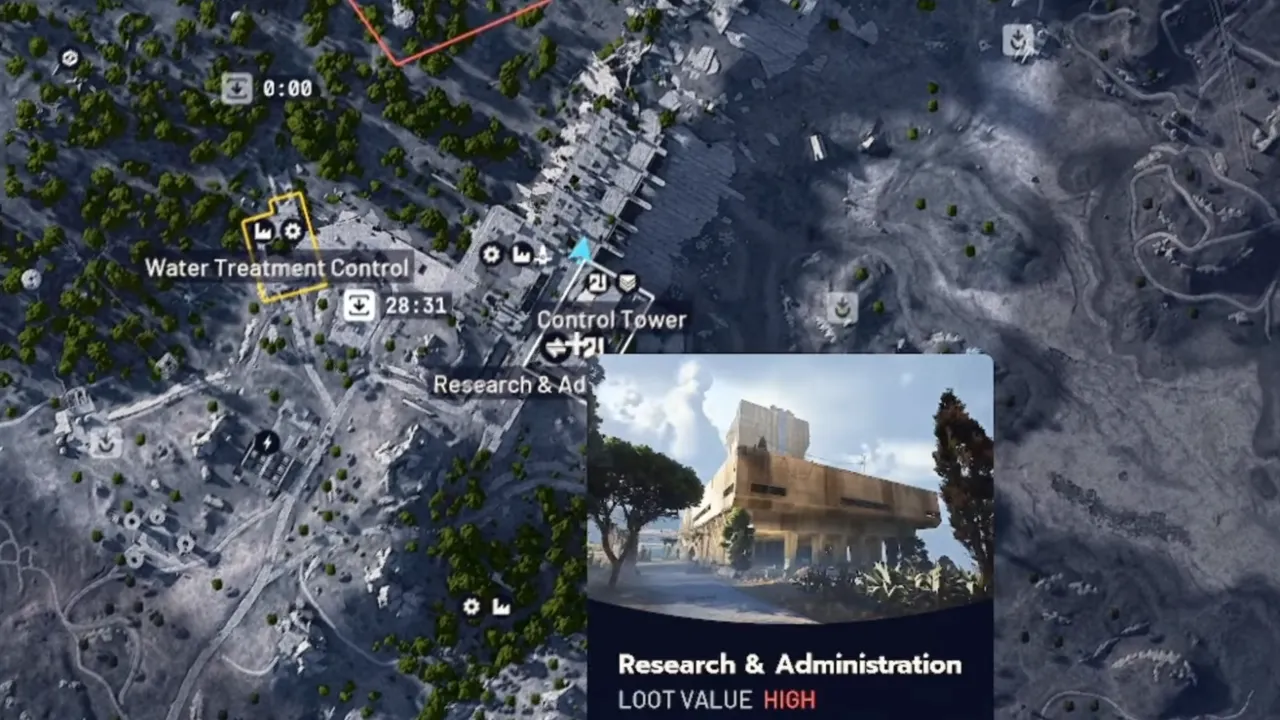Select the Water Treatment Control location label
Image resolution: width=1280 pixels, height=720 pixels.
click(x=277, y=268)
